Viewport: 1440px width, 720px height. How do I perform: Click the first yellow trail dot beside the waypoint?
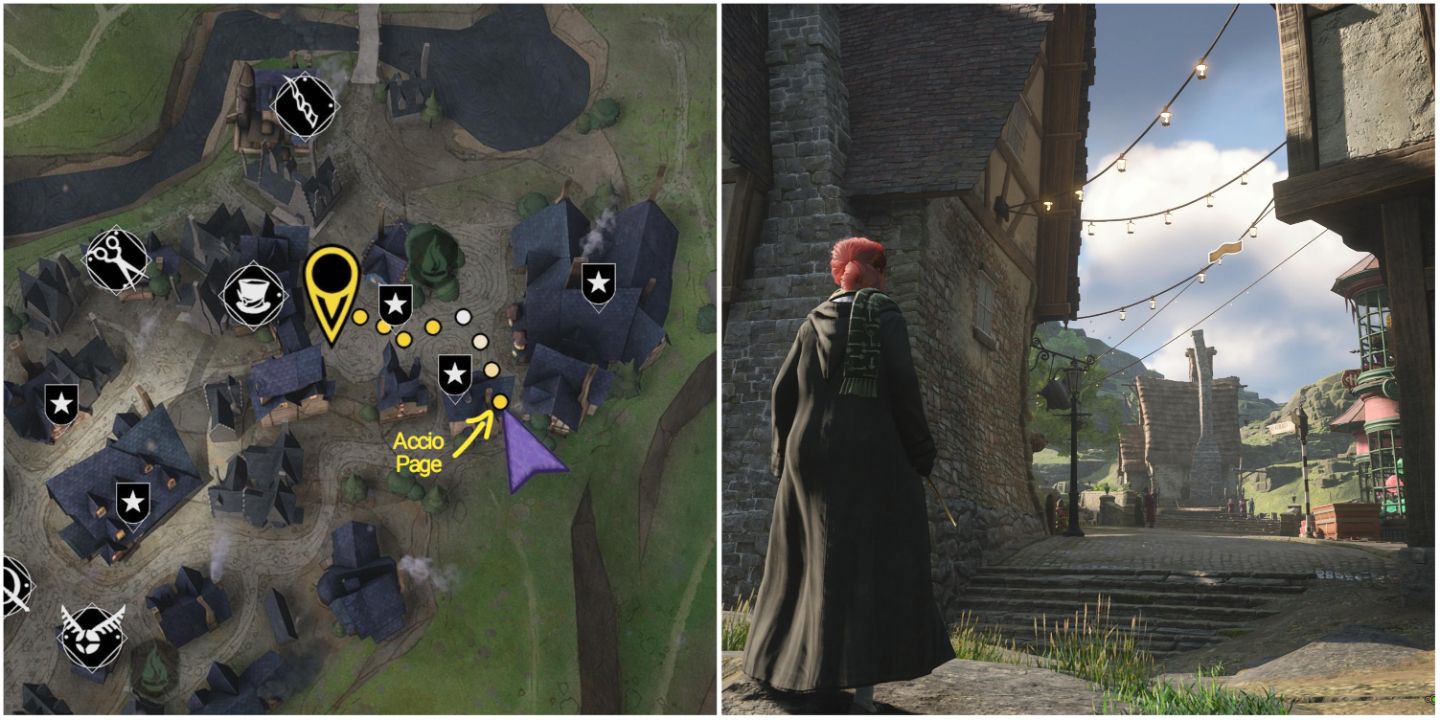click(x=360, y=317)
